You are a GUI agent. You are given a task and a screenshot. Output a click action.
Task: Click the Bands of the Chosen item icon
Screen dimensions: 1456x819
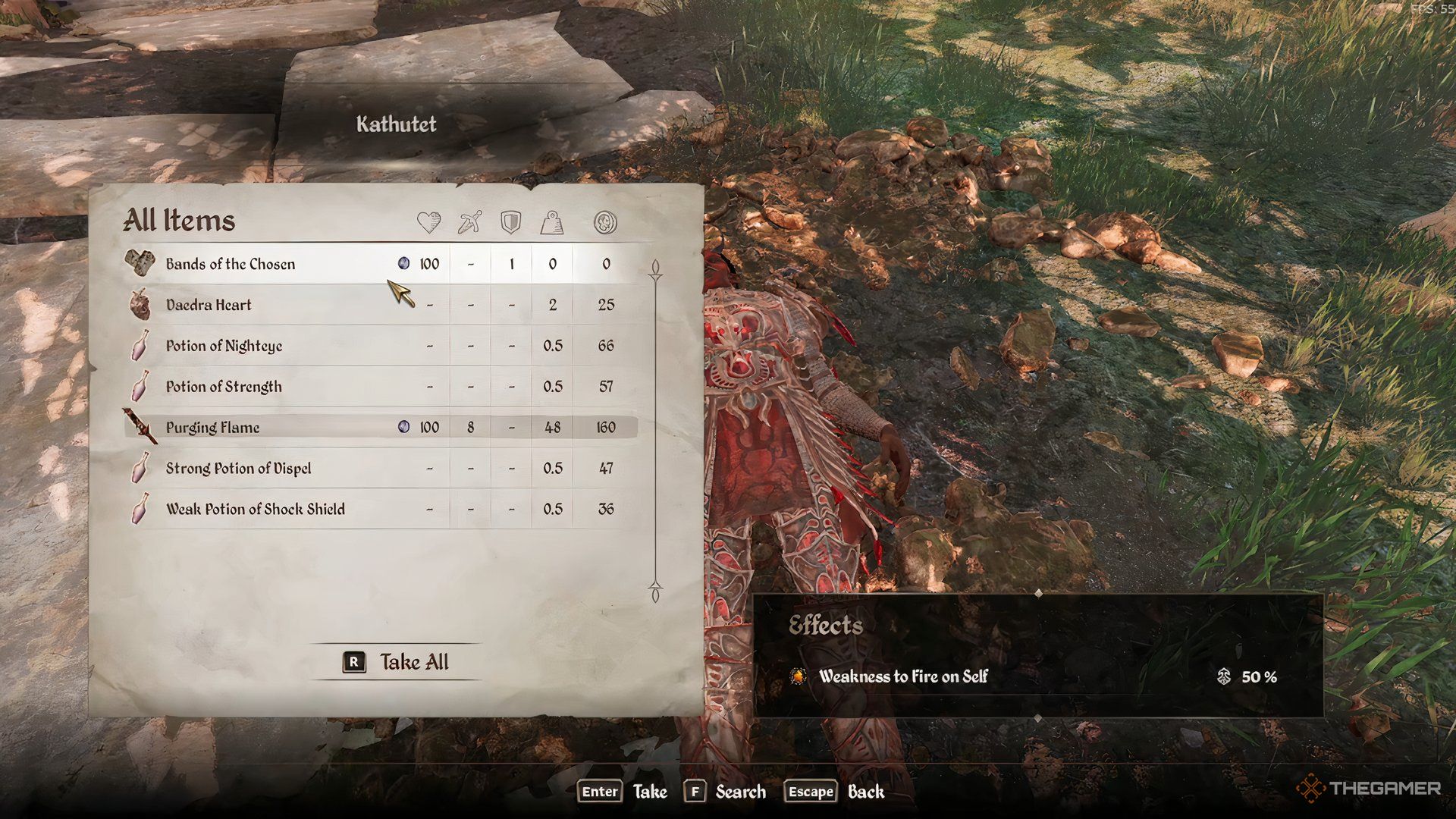[140, 264]
